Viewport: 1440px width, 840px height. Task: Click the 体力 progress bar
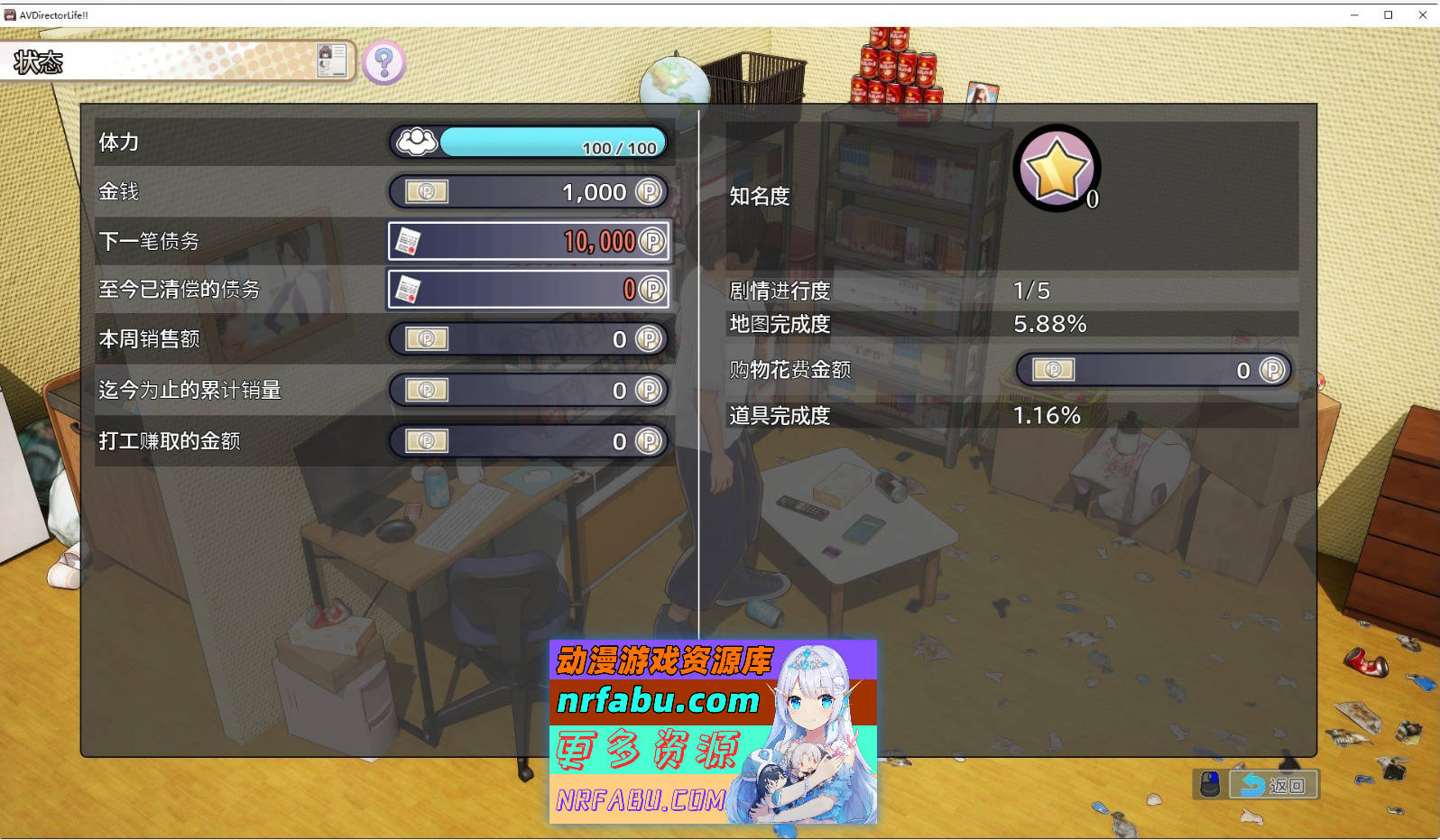tap(552, 141)
